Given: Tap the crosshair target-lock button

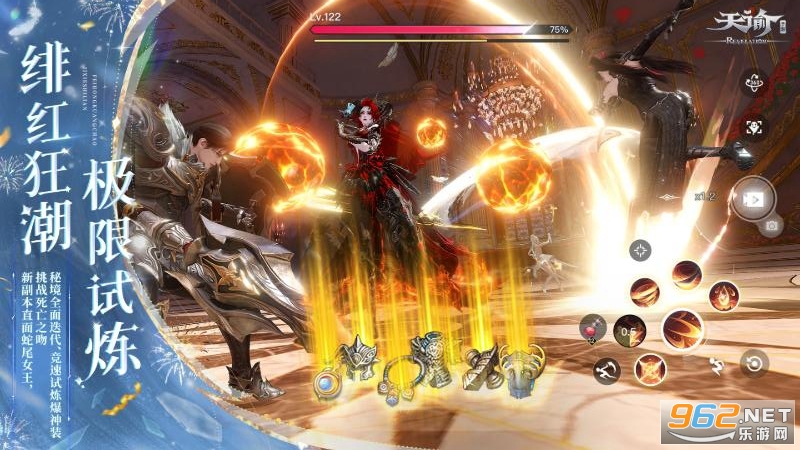Looking at the screenshot, I should click(x=641, y=251).
